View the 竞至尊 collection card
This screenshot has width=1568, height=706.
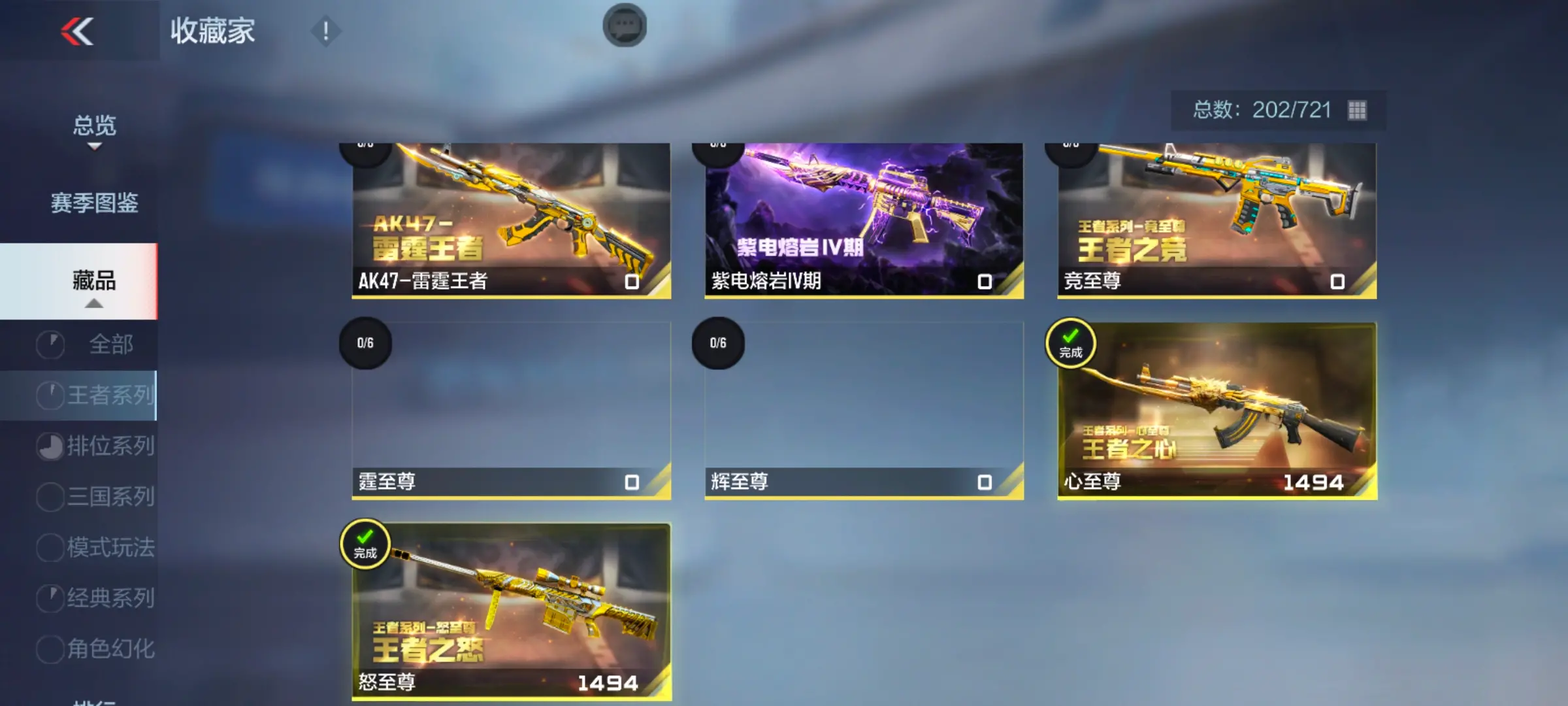[1217, 220]
